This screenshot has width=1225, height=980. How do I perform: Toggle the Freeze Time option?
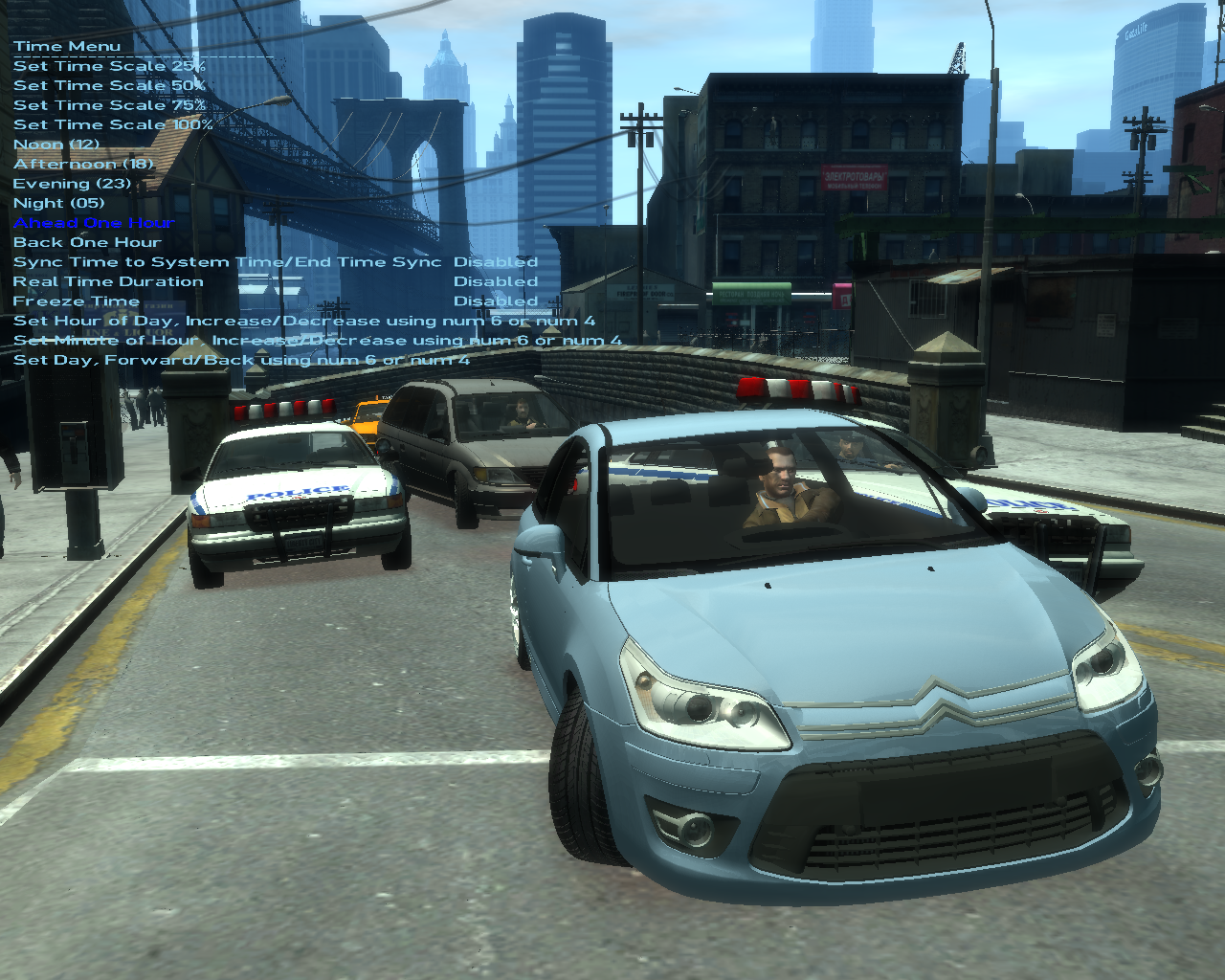tap(77, 301)
